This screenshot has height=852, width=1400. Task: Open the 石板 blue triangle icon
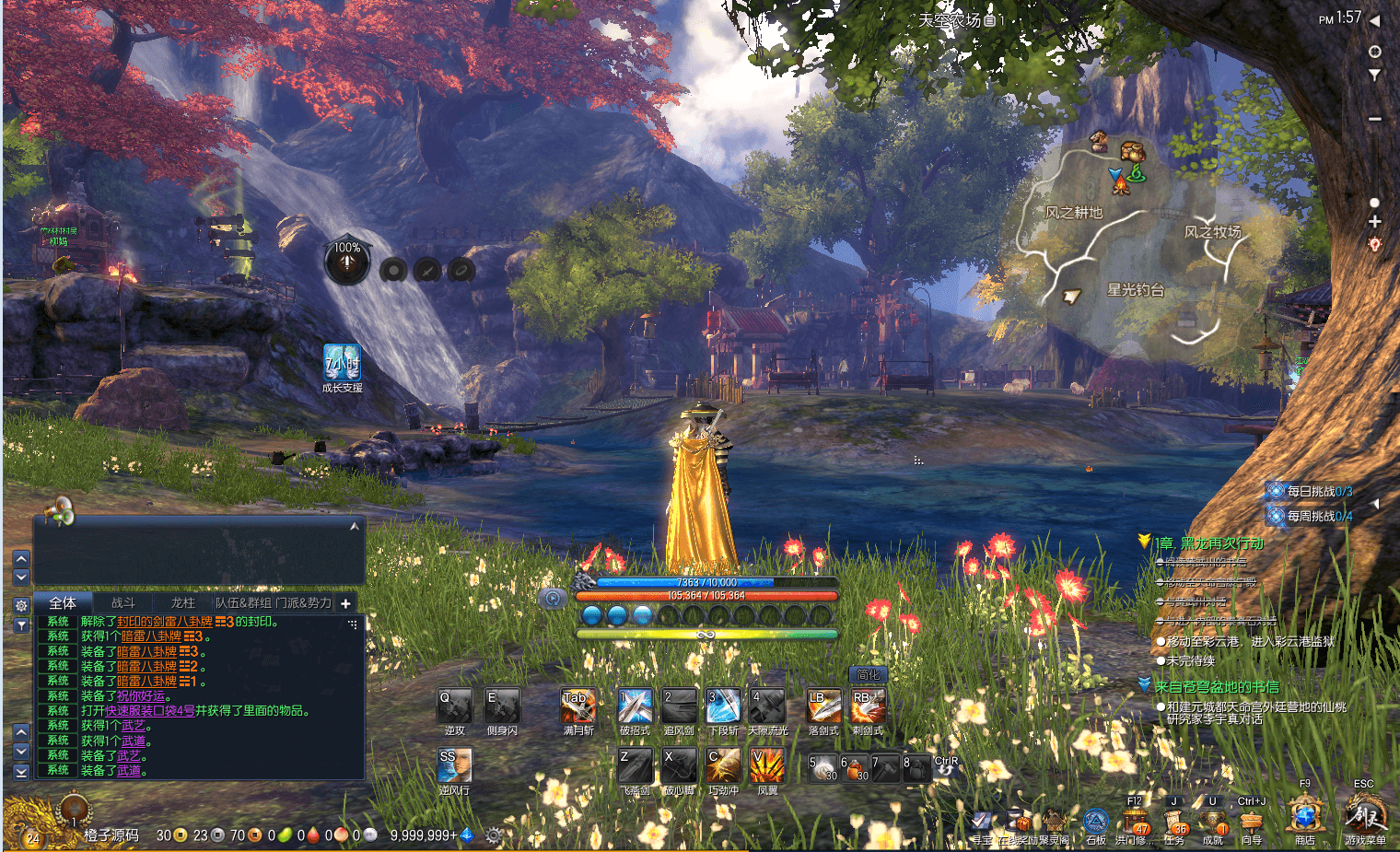tap(1095, 822)
